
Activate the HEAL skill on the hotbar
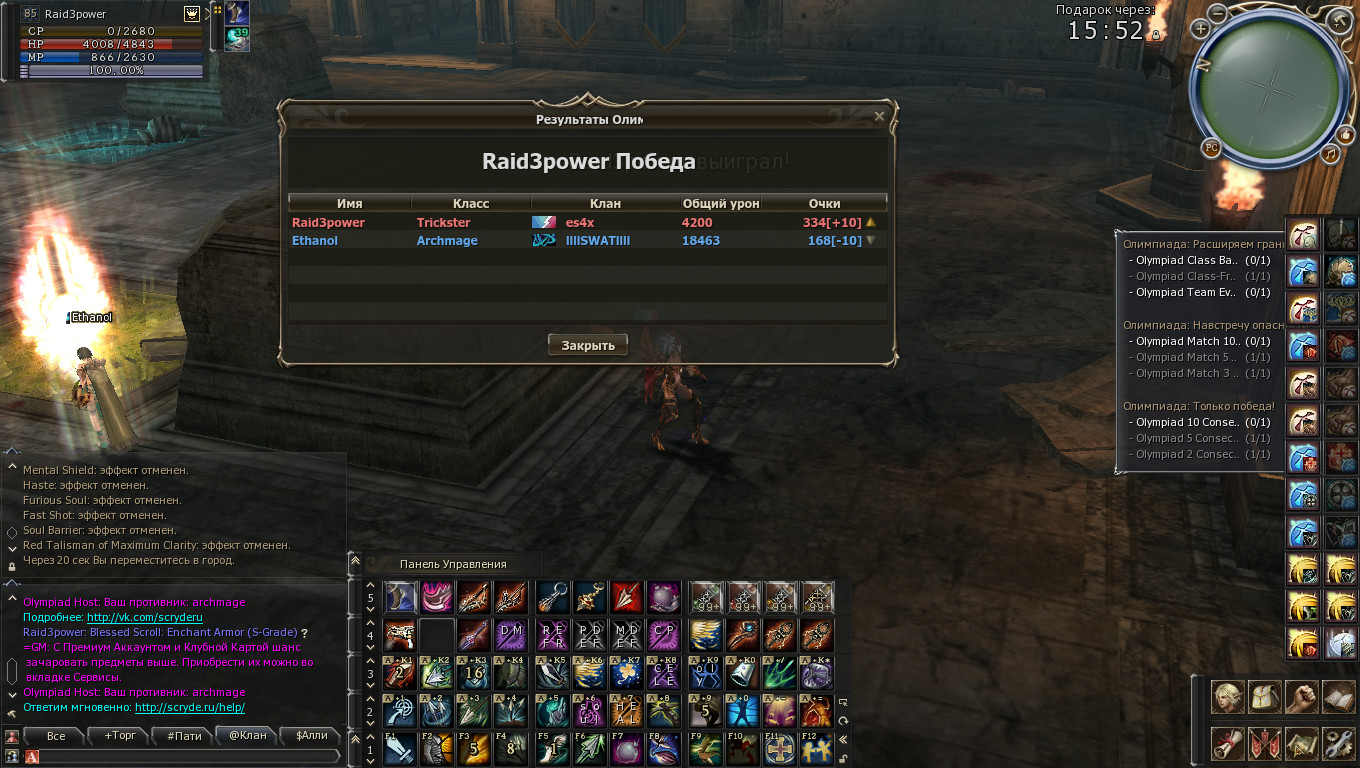(x=625, y=712)
